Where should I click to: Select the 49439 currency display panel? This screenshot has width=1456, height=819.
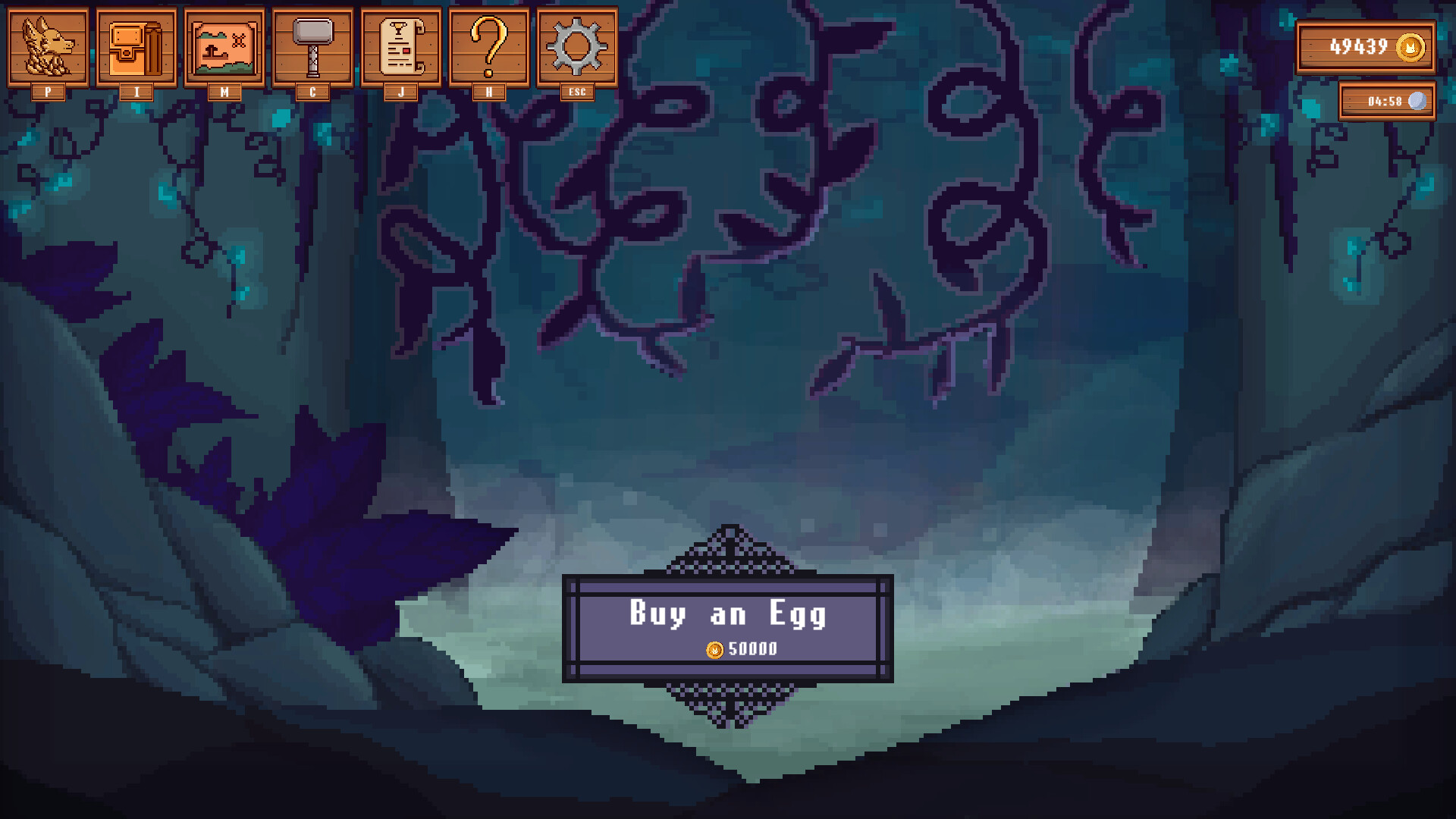coord(1365,47)
